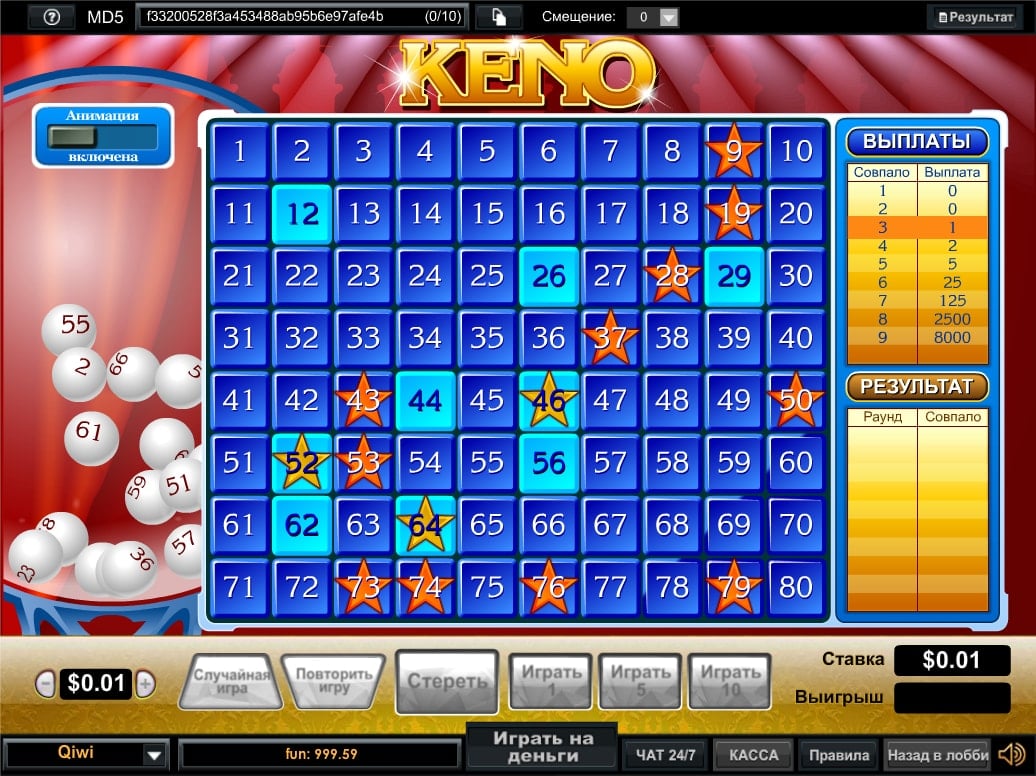
Task: Open the ЧАТ 24/7 support chat
Action: (x=666, y=754)
